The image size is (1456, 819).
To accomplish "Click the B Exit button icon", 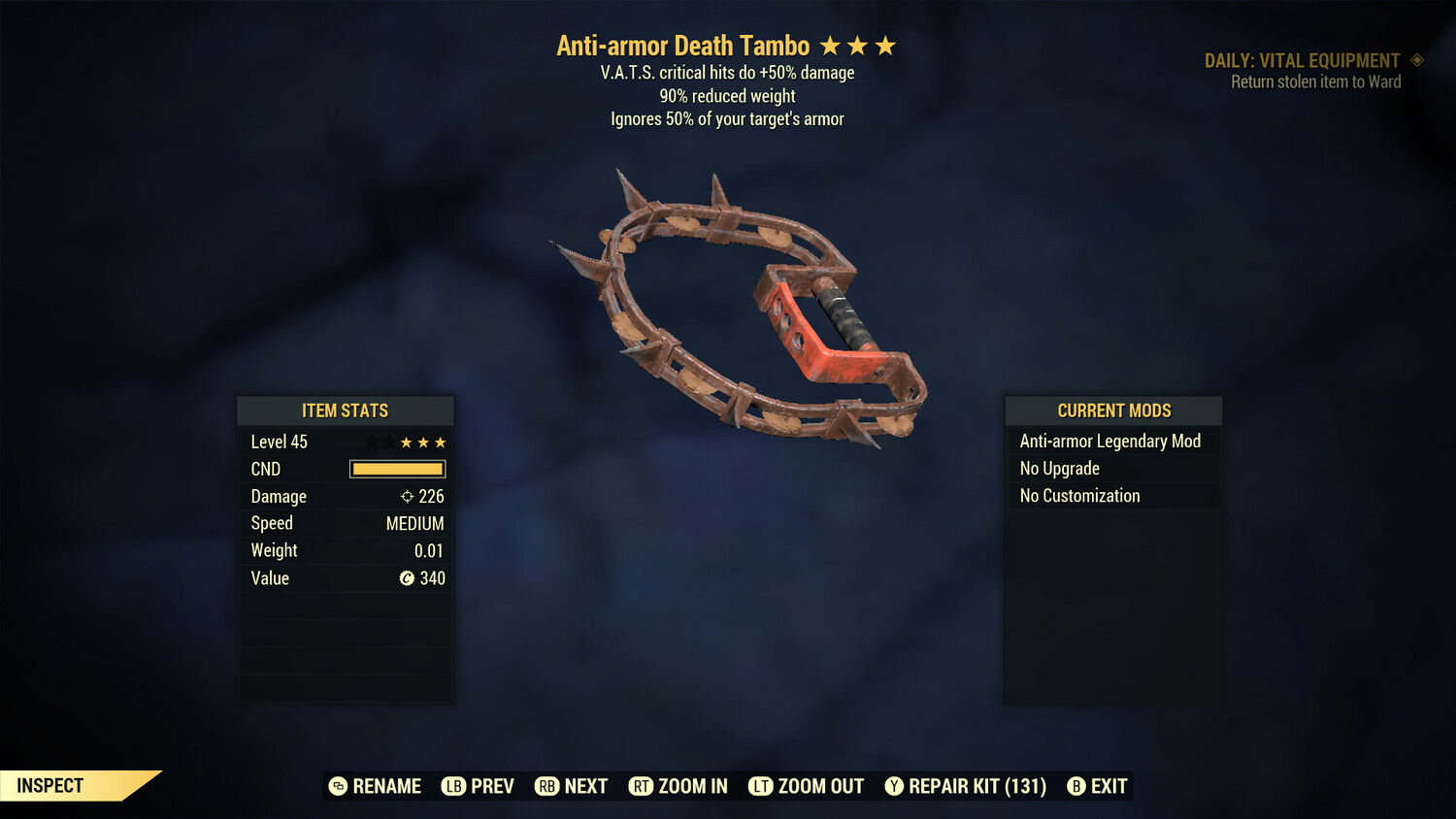I will (x=1075, y=786).
